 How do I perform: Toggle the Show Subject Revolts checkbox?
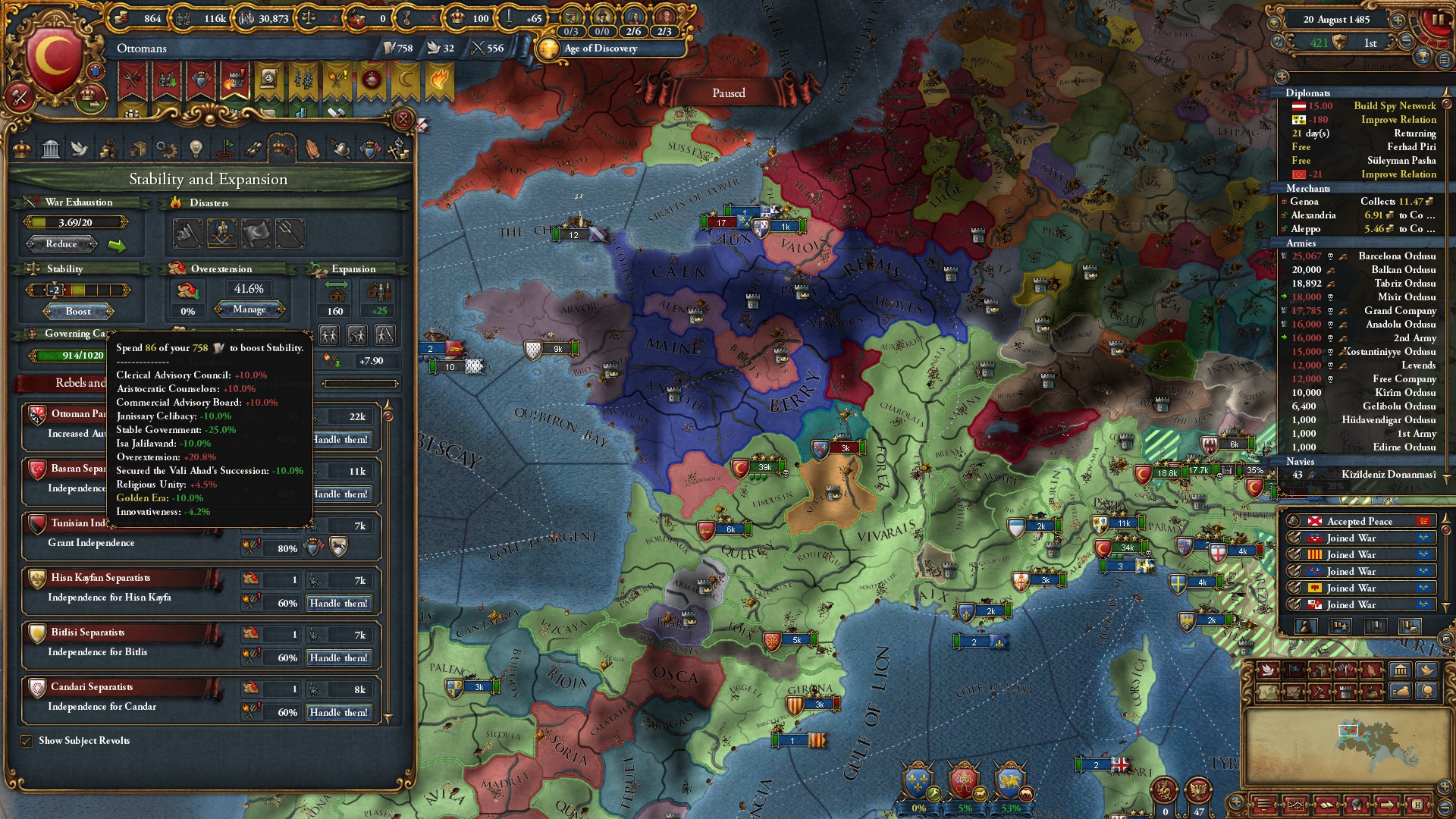(x=27, y=741)
